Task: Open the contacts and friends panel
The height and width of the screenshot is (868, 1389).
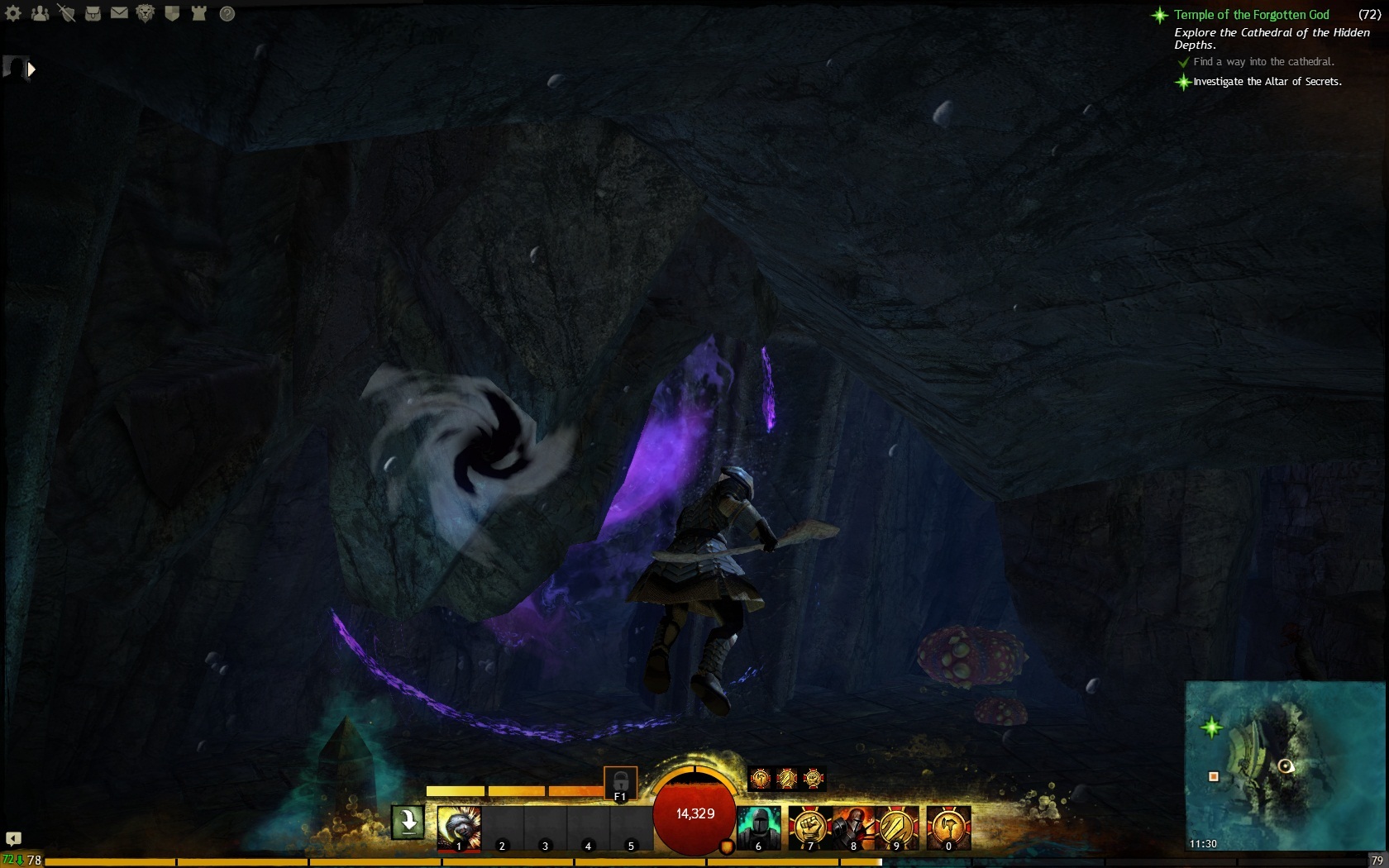Action: tap(40, 13)
